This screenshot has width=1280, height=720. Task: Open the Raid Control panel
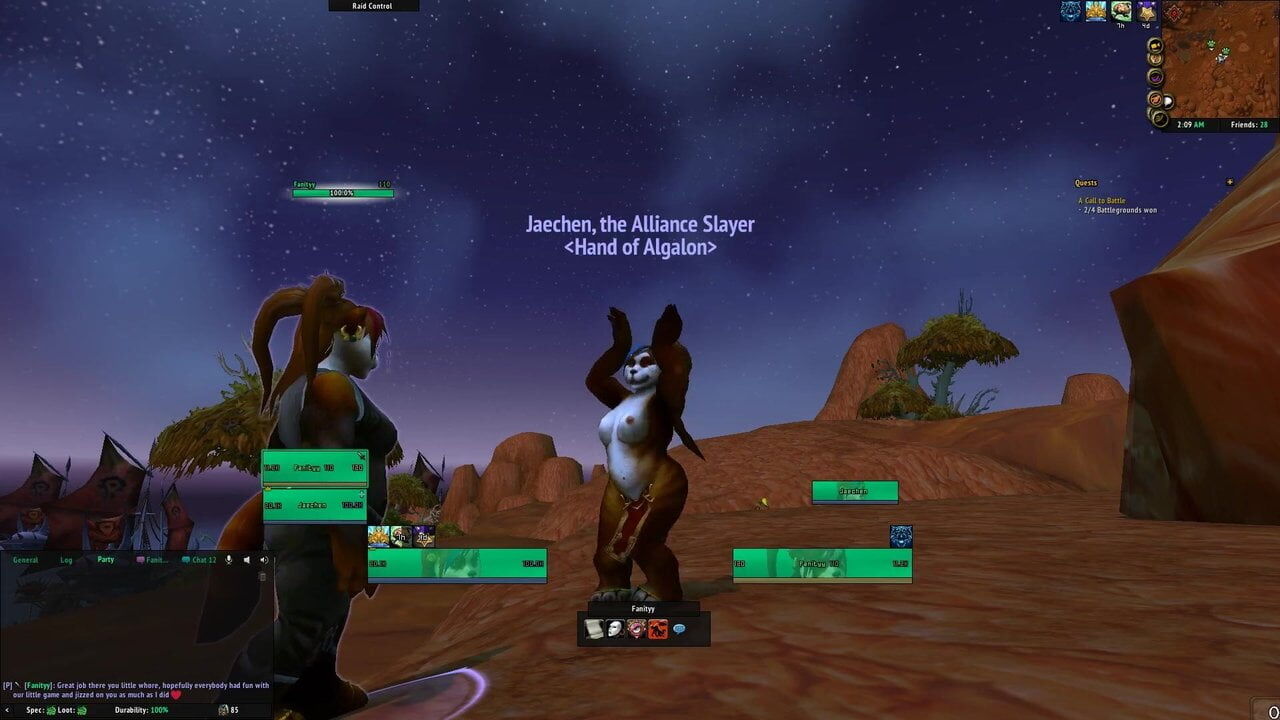[374, 6]
